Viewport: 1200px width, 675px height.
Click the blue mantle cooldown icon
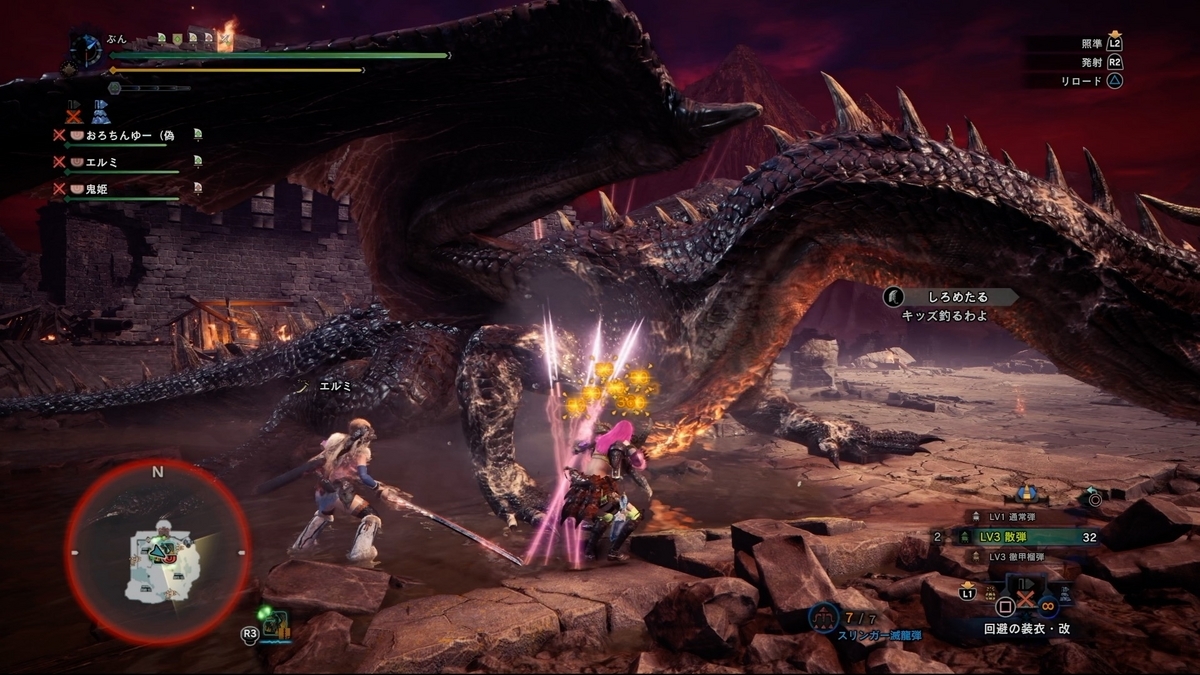[x=101, y=112]
